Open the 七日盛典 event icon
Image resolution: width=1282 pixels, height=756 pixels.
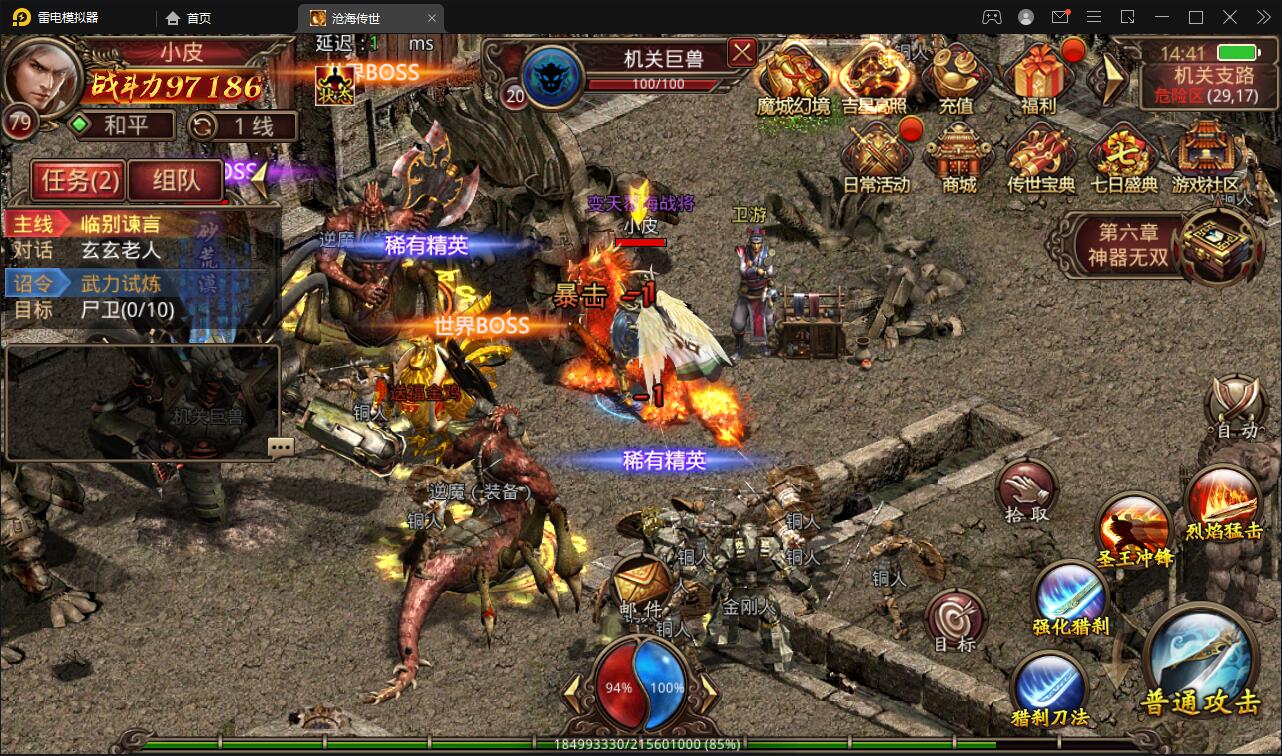pos(1123,155)
